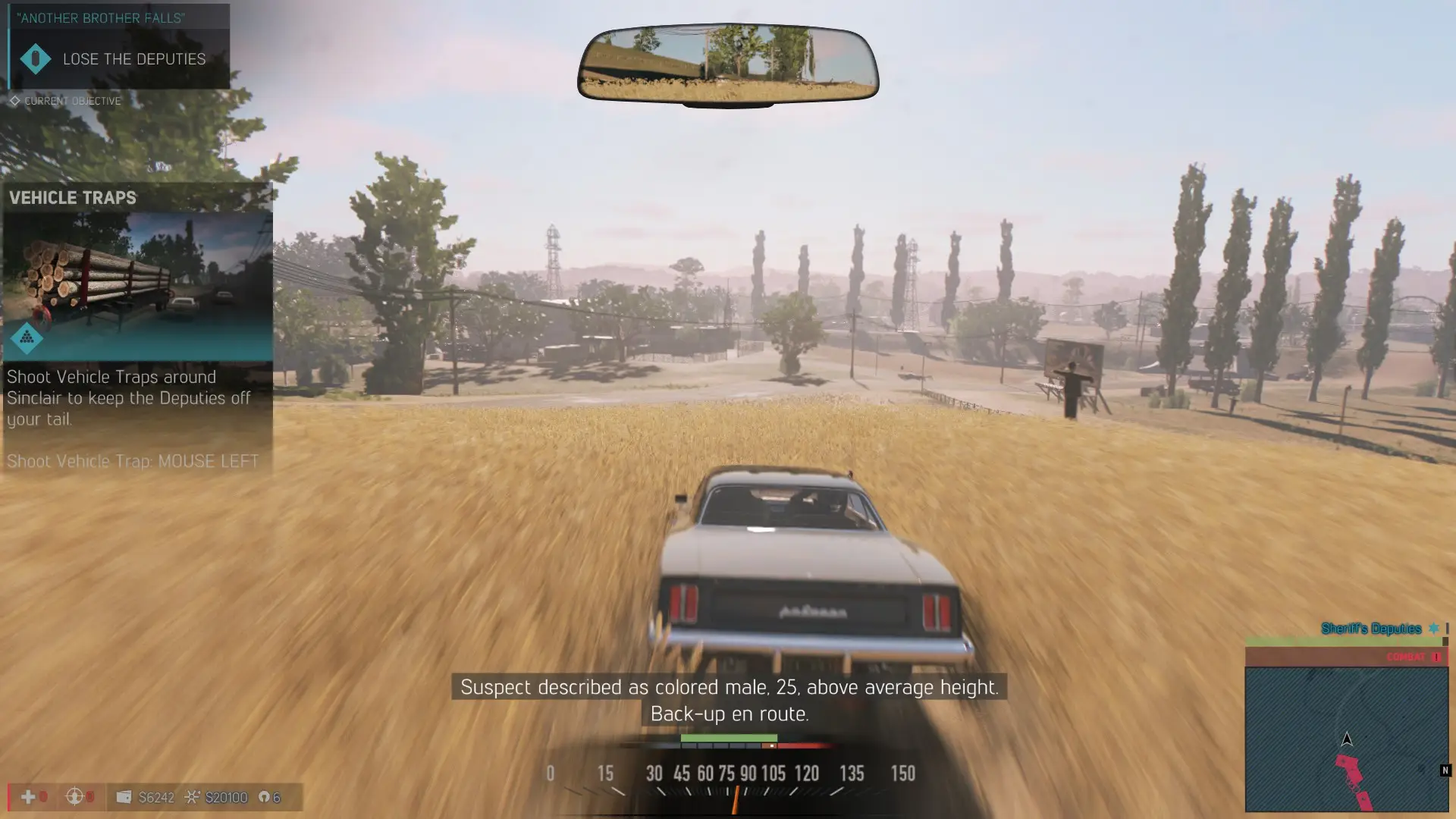Viewport: 1456px width, 819px height.
Task: Click the safe-dial stashed money icon
Action: click(192, 797)
